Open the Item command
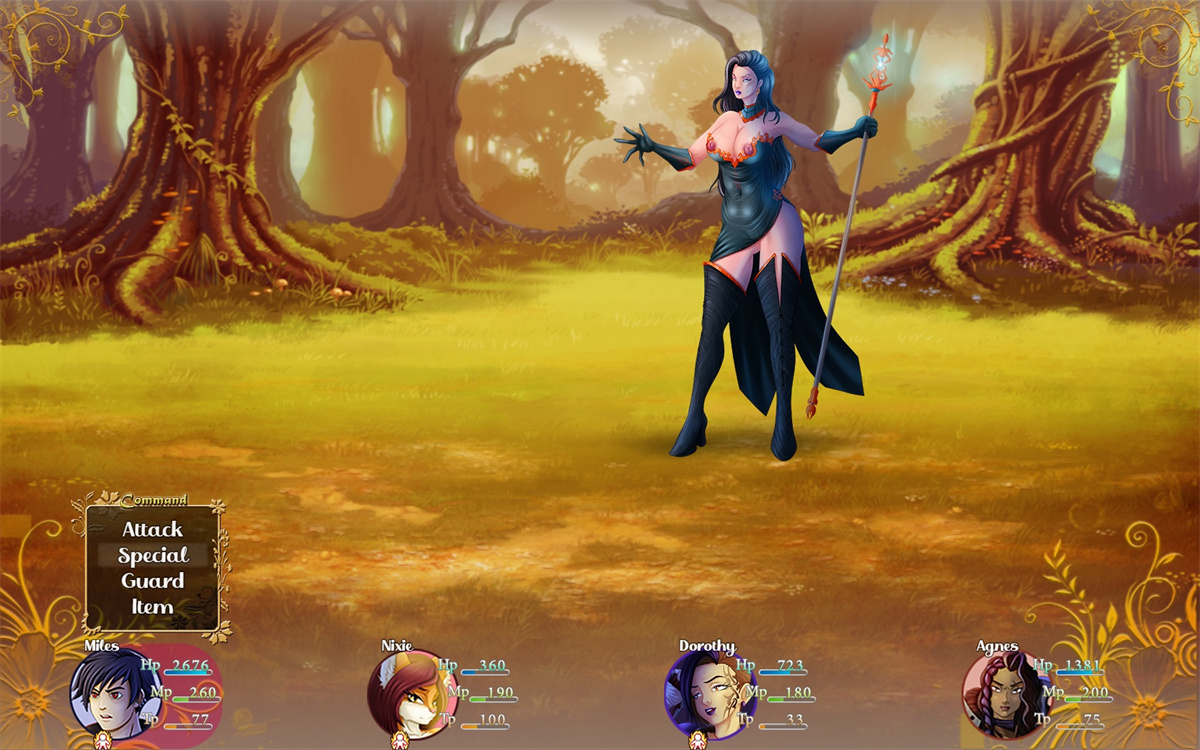Viewport: 1200px width, 750px height. tap(152, 607)
